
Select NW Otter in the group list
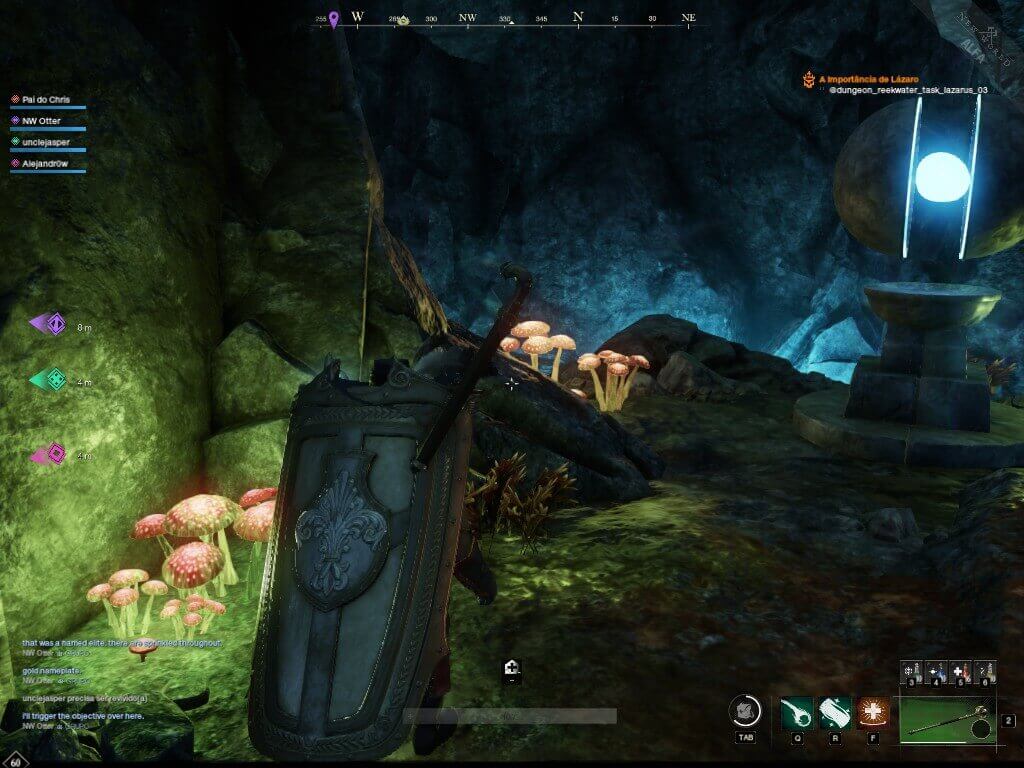[42, 120]
